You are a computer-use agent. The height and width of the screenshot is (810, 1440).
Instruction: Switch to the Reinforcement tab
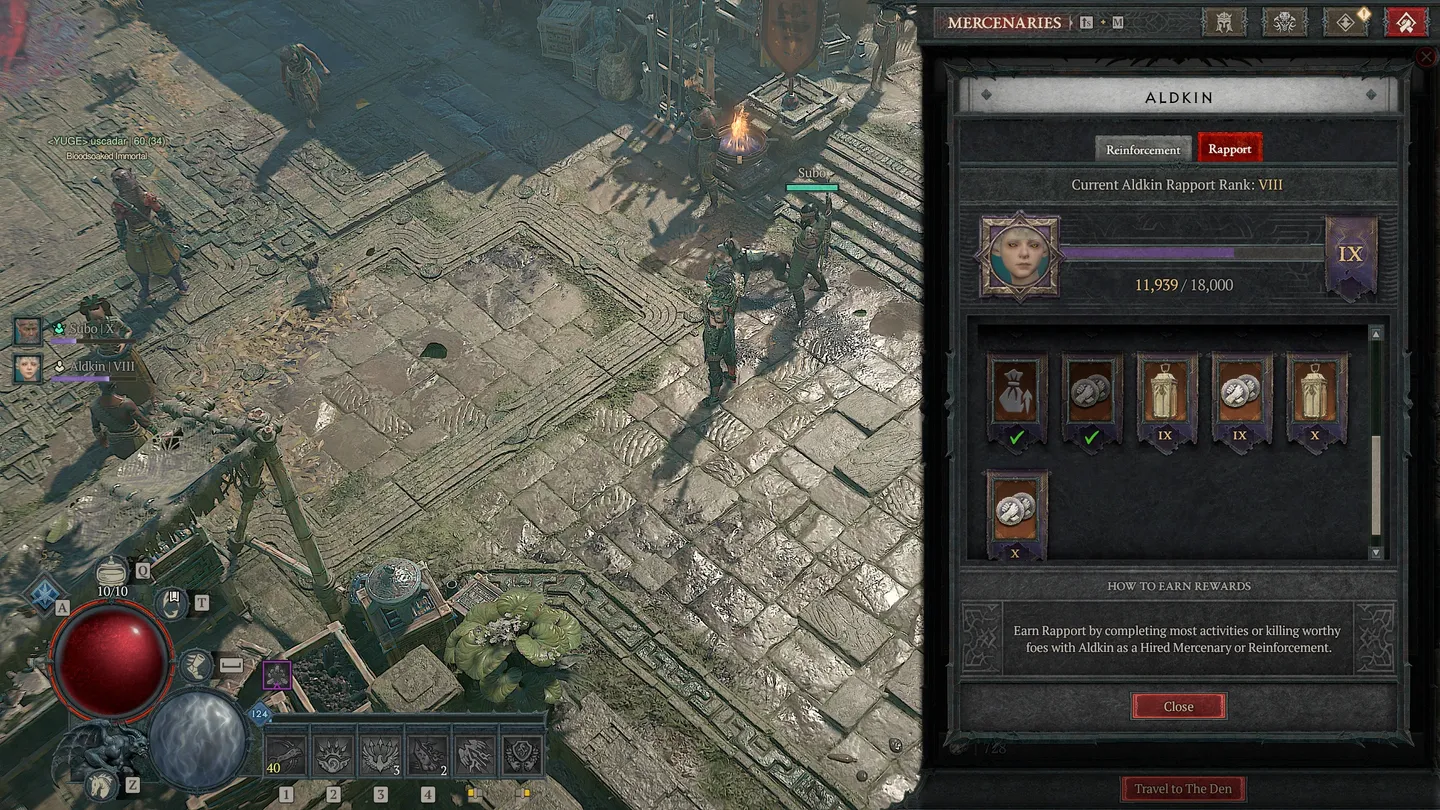pyautogui.click(x=1142, y=149)
